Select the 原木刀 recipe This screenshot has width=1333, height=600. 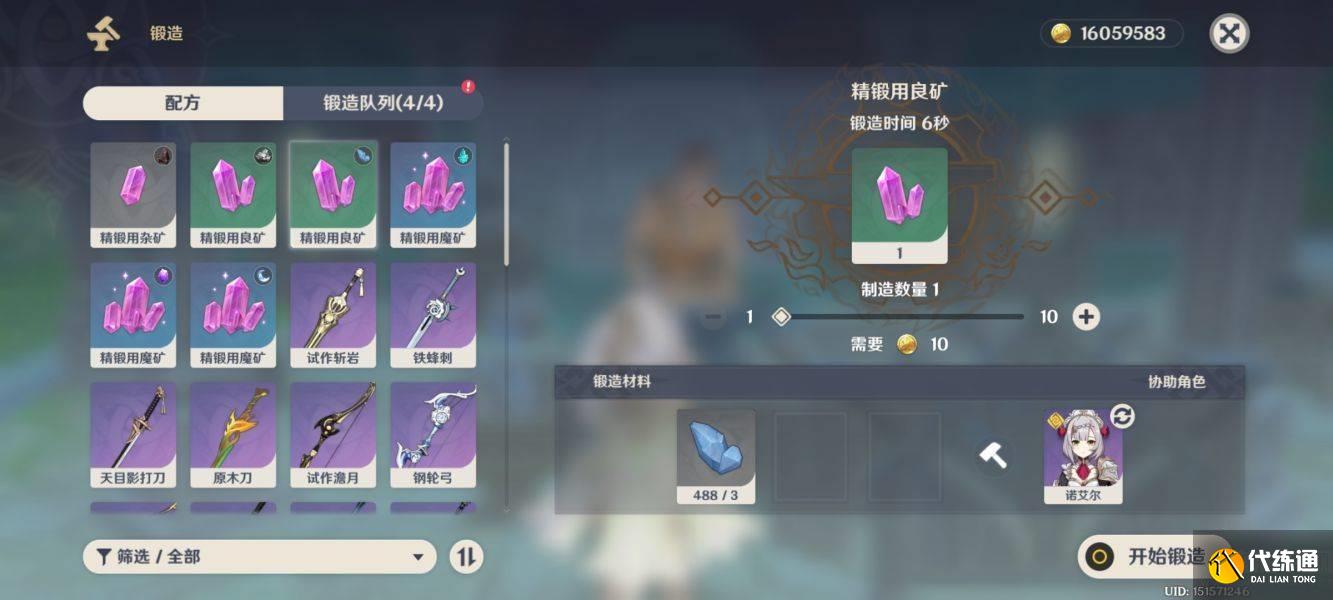coord(233,434)
